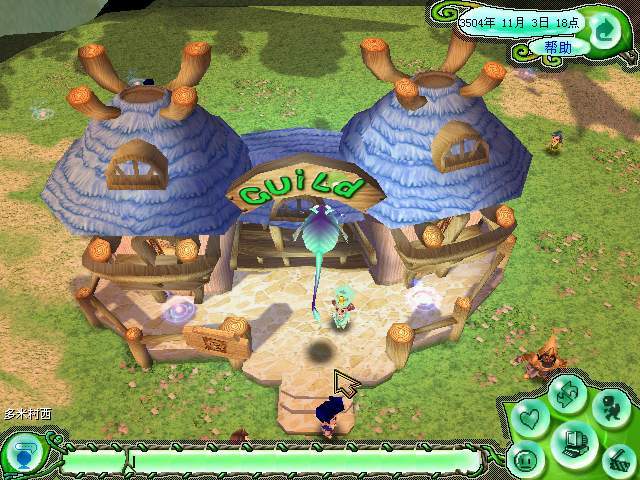Click the curved arrow orb beside the date
The width and height of the screenshot is (640, 480).
point(604,30)
